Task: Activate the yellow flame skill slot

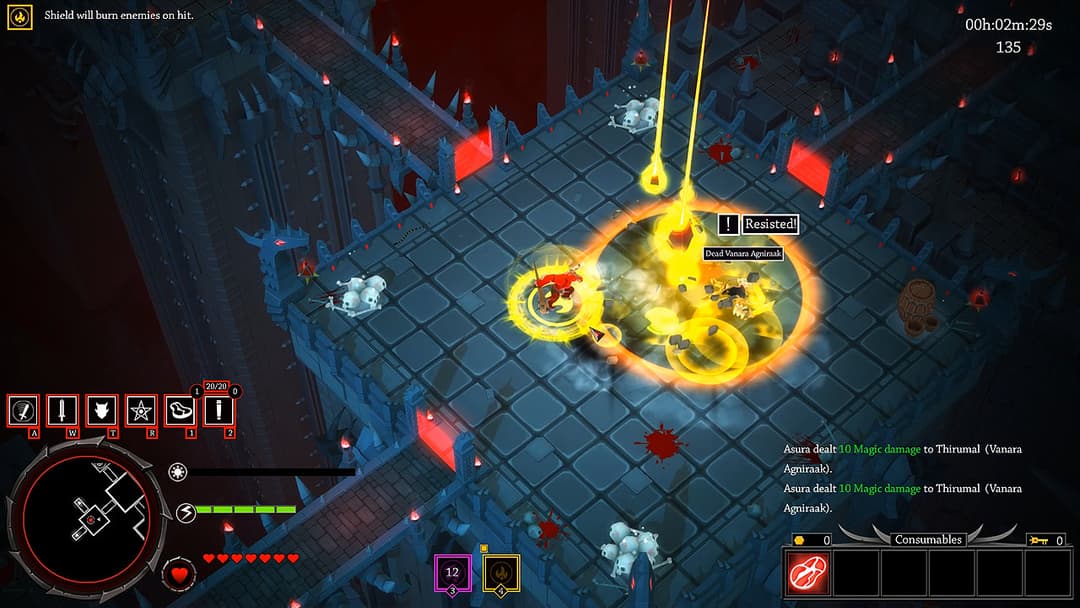Action: click(502, 573)
